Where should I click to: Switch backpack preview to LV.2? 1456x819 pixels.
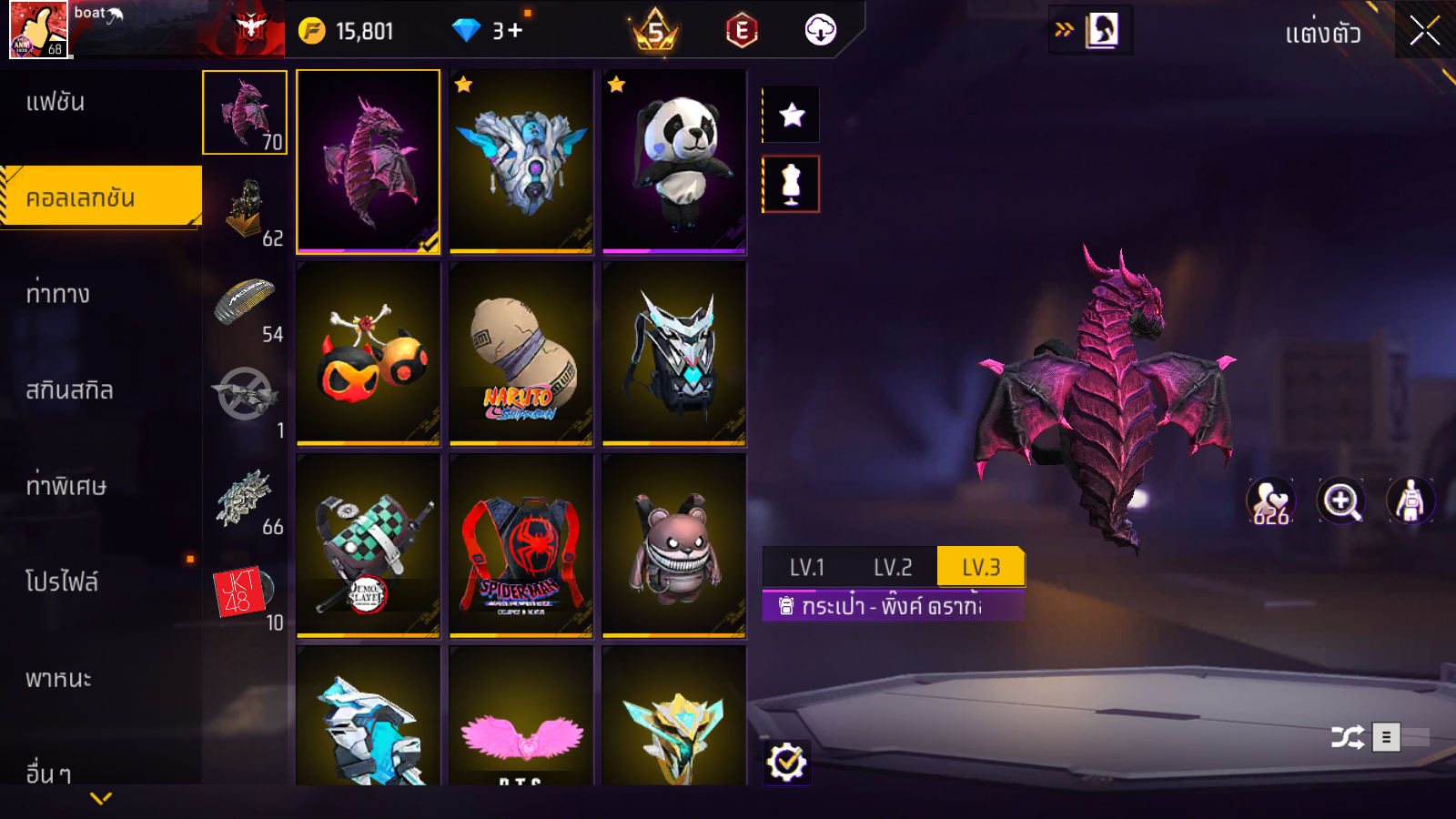[892, 567]
